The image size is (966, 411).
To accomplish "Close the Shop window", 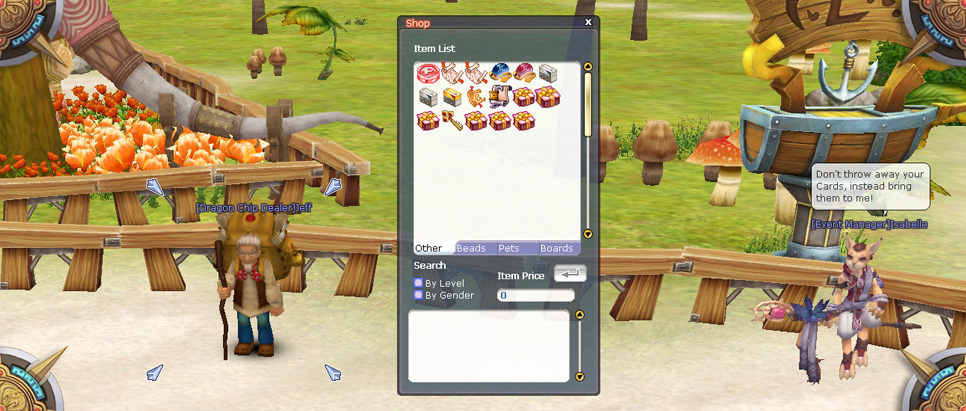I will (588, 22).
